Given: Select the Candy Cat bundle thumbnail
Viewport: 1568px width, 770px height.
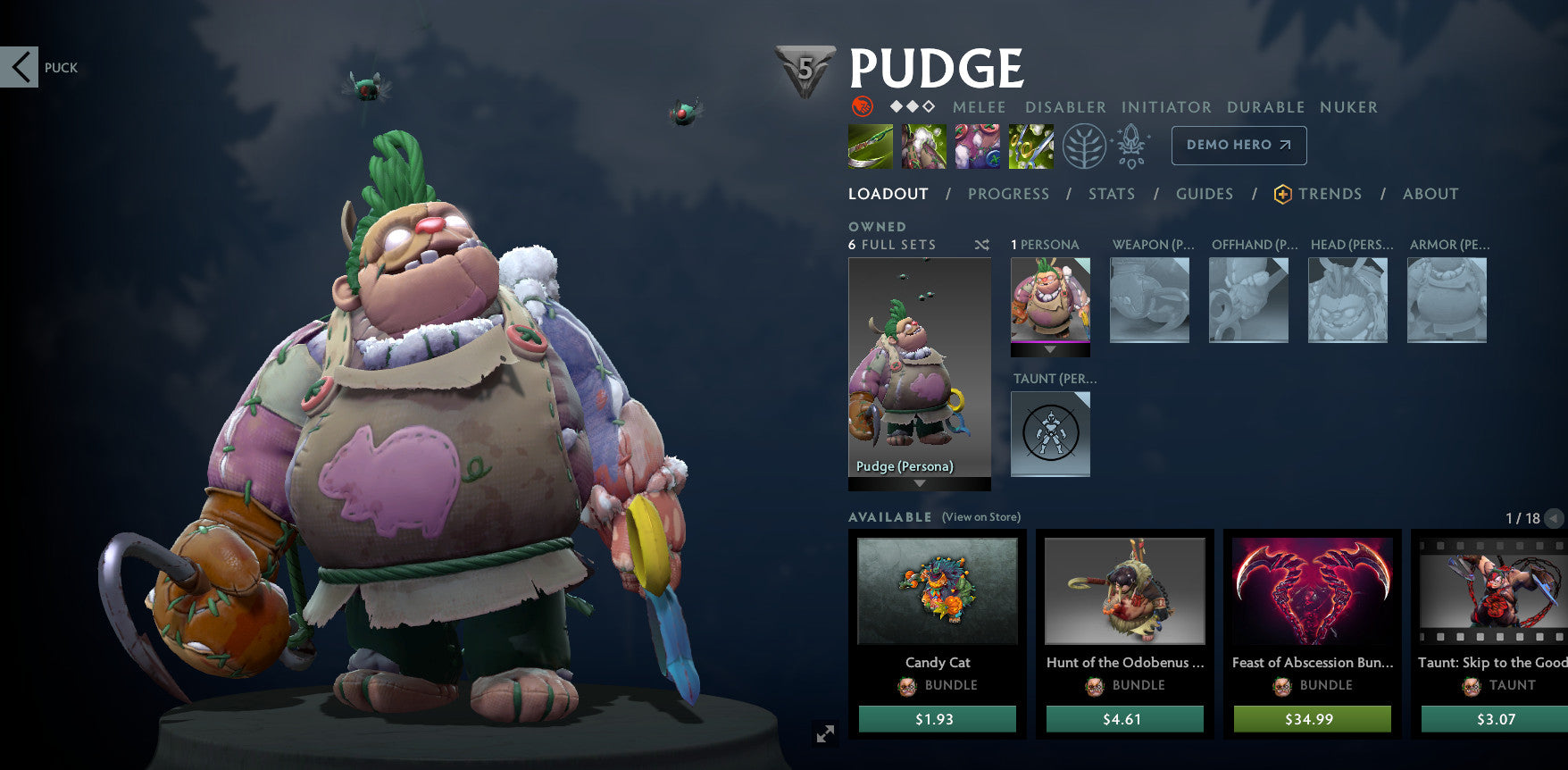Looking at the screenshot, I should click(937, 592).
